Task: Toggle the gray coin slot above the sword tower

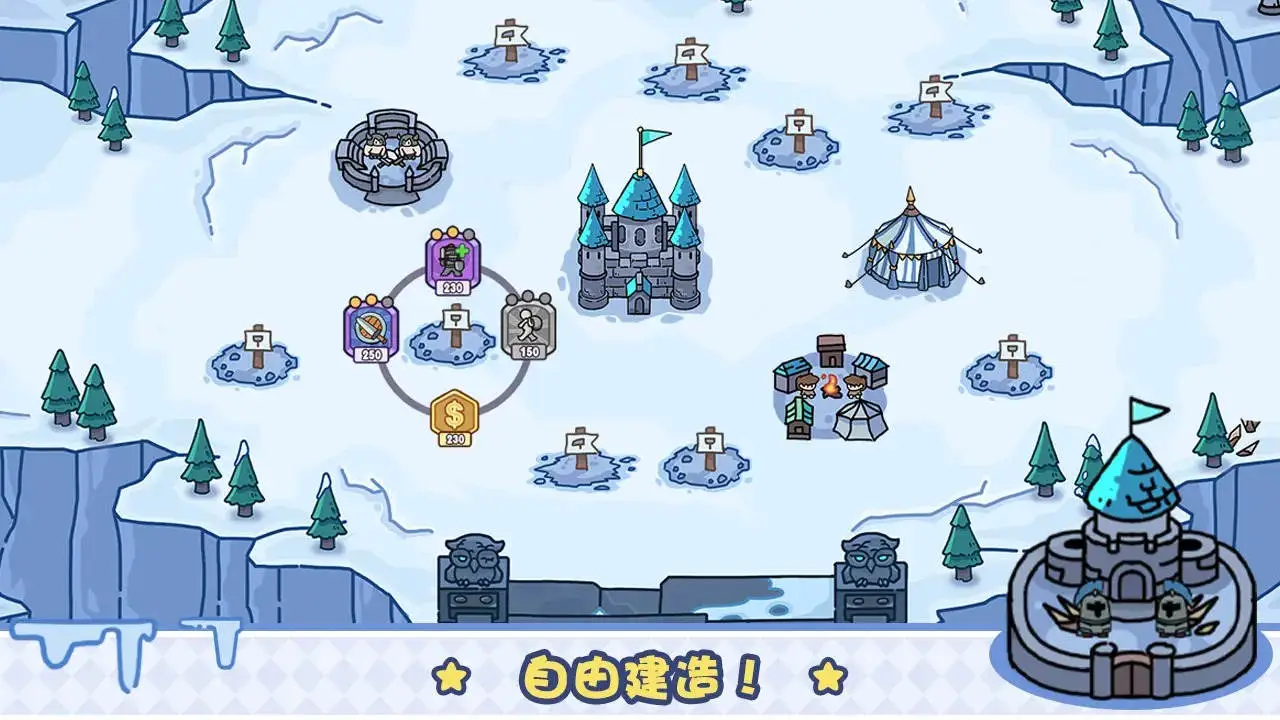Action: pos(386,300)
